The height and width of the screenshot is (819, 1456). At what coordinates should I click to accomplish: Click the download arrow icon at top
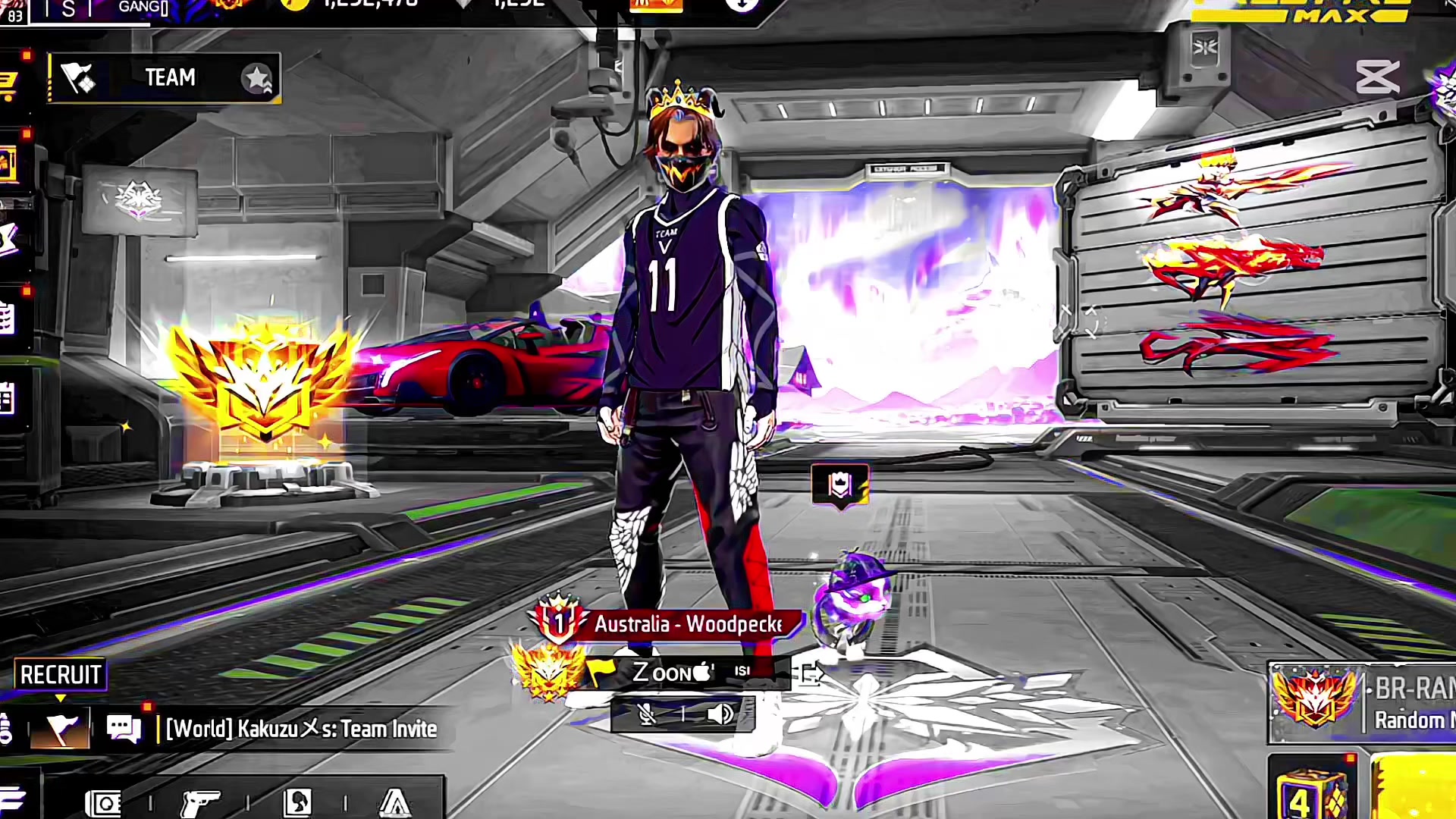point(742,5)
